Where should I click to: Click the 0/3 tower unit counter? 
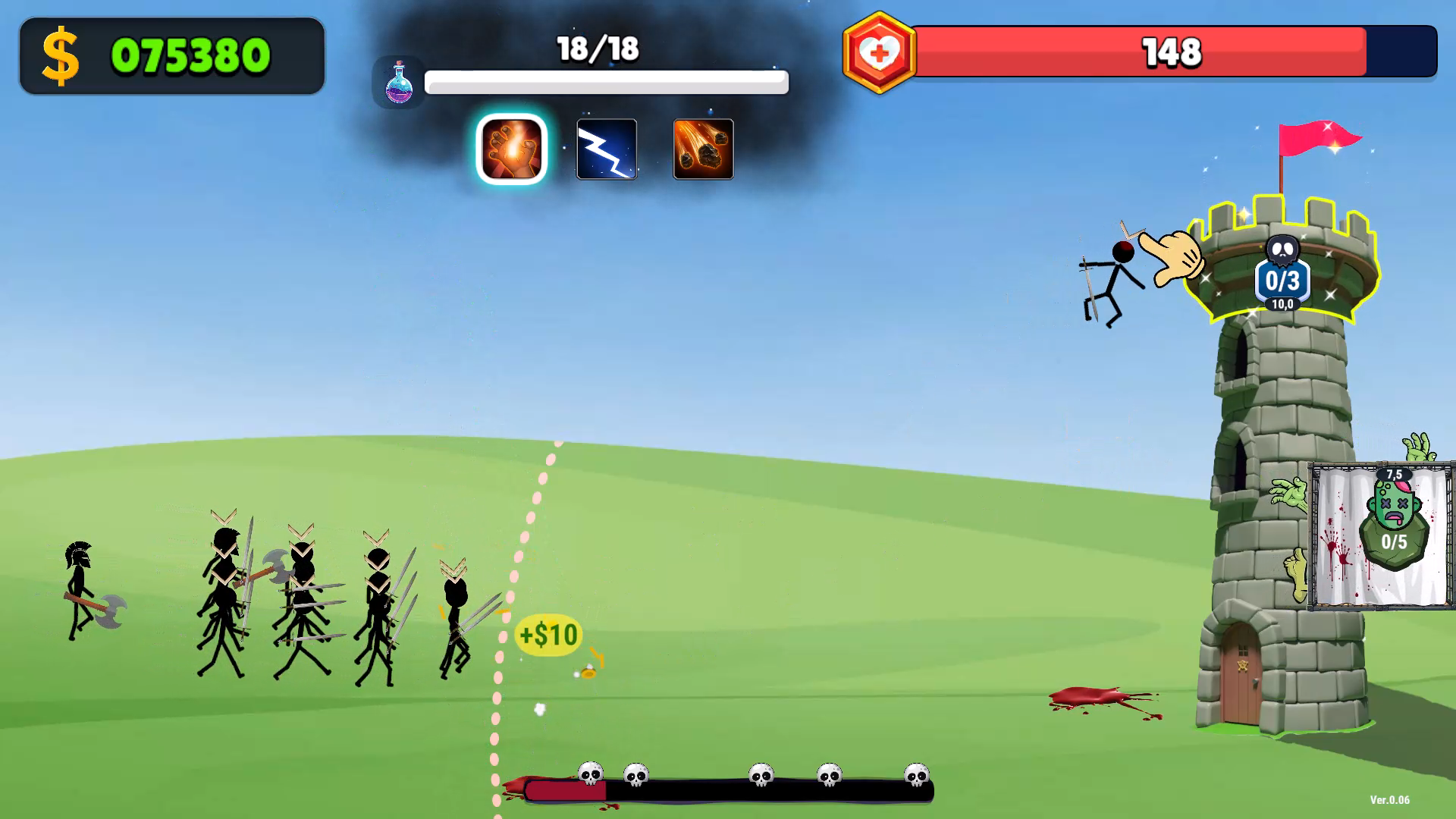click(x=1282, y=281)
